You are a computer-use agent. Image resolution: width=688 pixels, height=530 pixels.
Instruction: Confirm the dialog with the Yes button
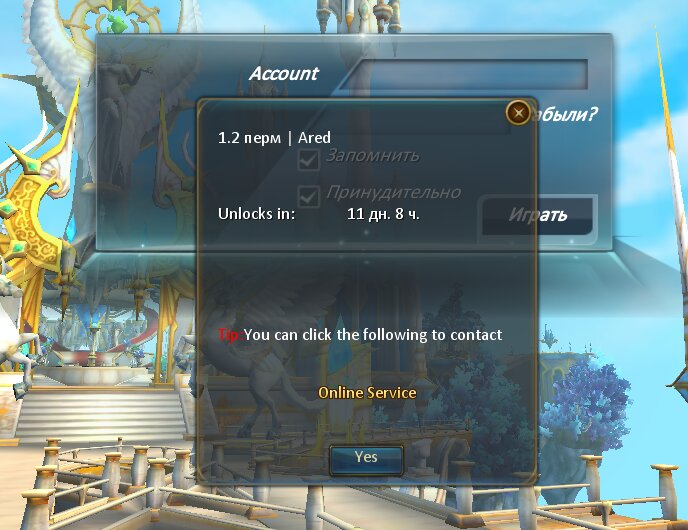pyautogui.click(x=366, y=457)
